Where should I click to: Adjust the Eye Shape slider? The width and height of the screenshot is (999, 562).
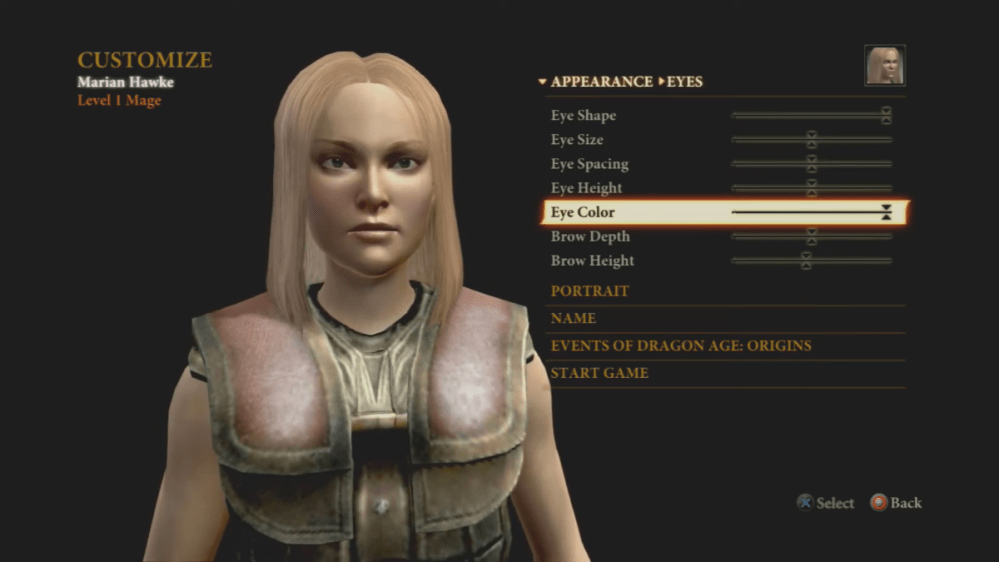point(886,116)
